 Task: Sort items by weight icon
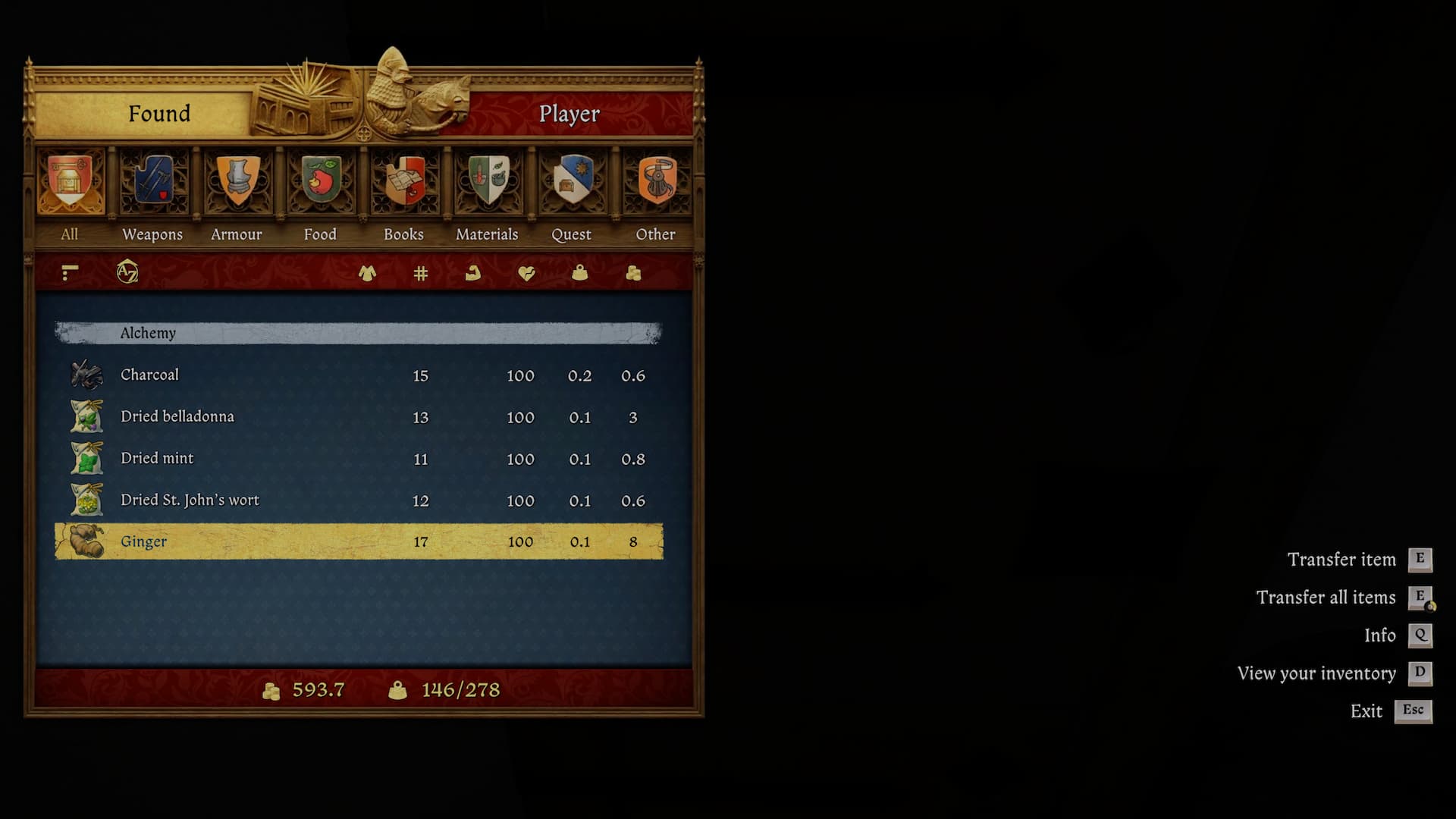[x=579, y=273]
